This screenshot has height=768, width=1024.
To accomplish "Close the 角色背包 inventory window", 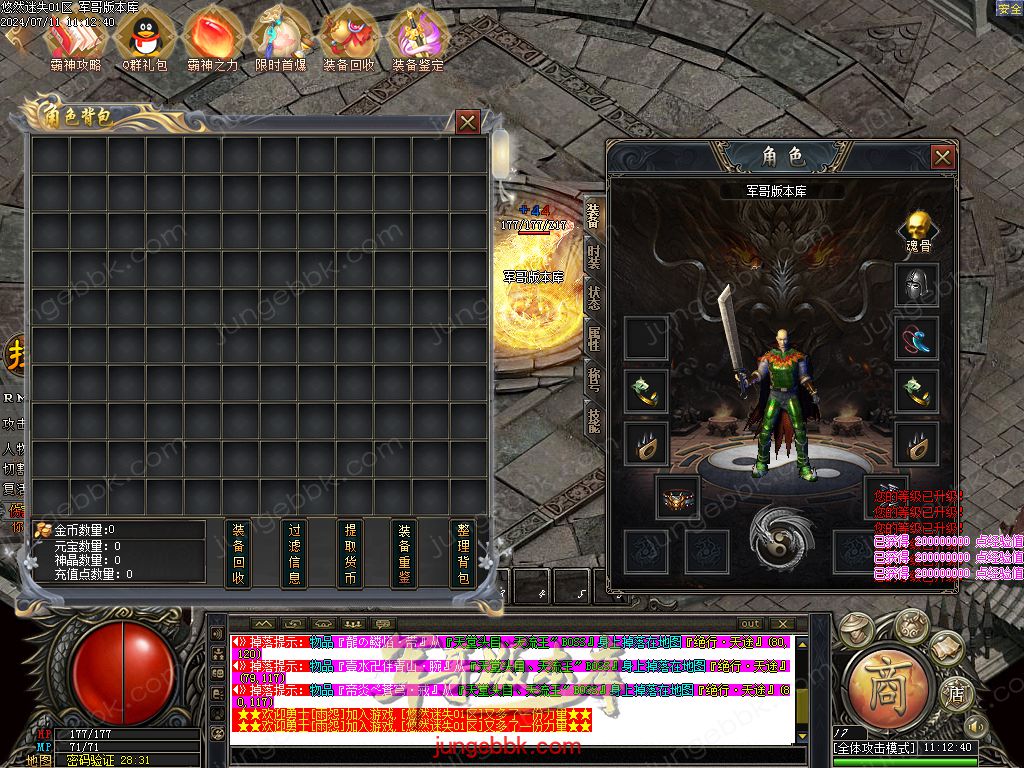I will [x=467, y=122].
